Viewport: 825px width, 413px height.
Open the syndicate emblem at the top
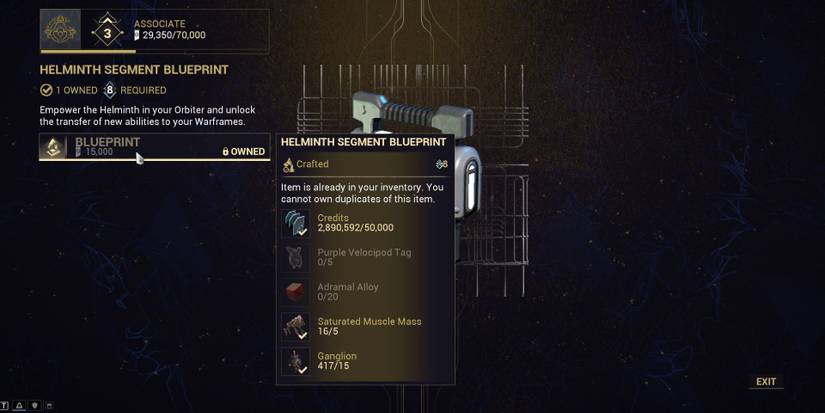click(x=60, y=30)
